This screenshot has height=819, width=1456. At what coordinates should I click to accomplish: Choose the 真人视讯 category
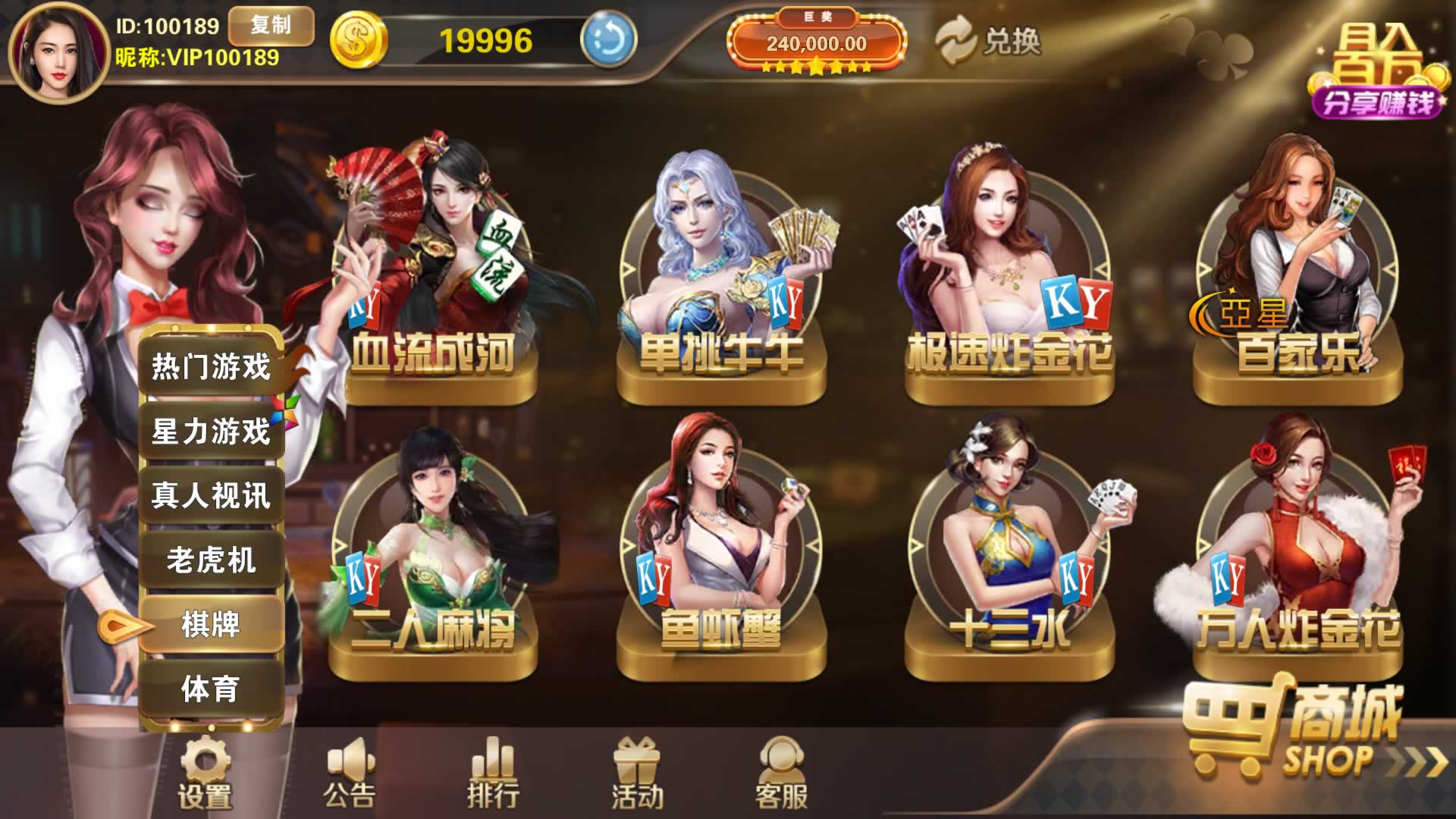[211, 496]
